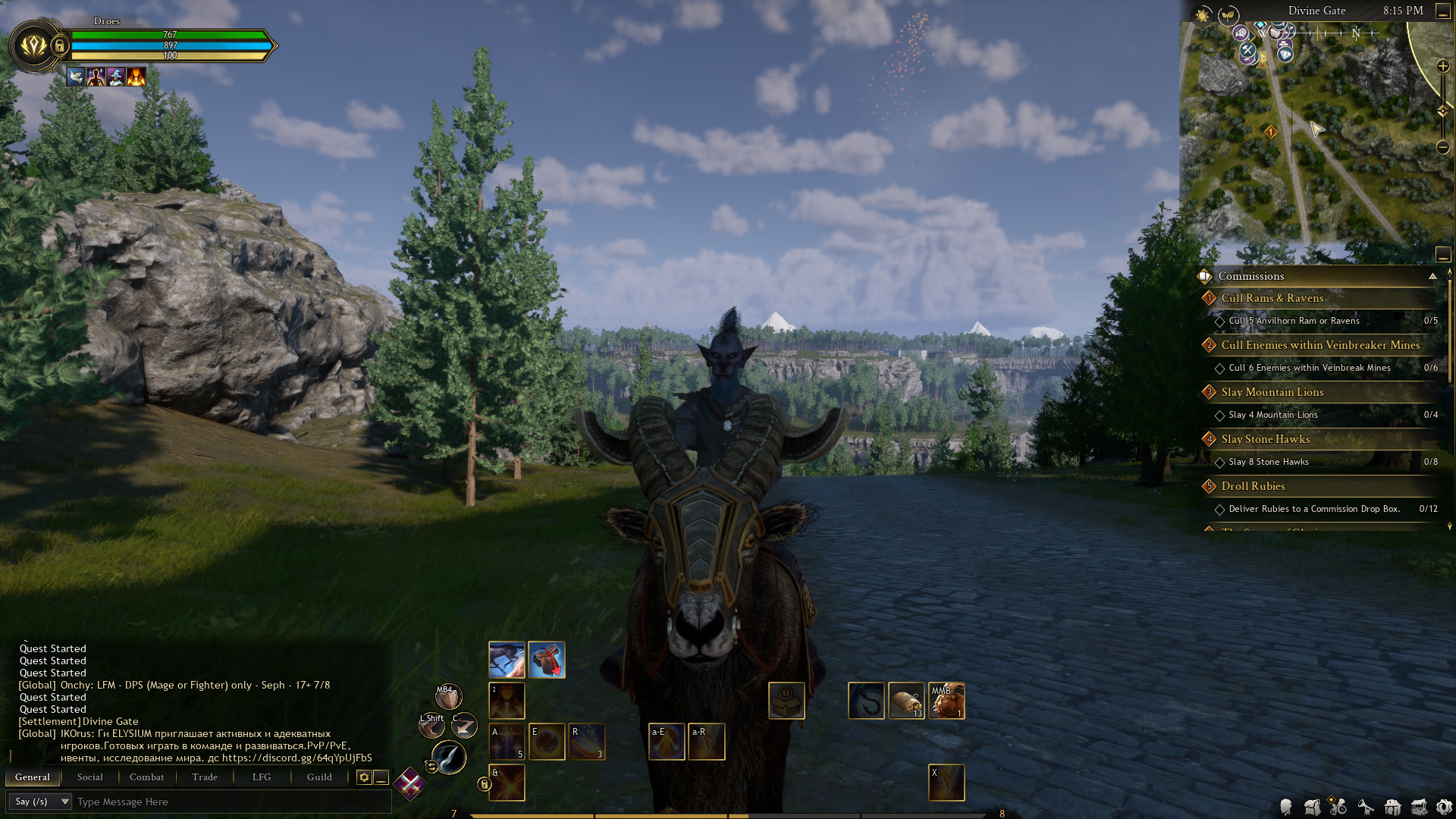Select the Trade chat tab
1456x819 pixels.
coord(205,777)
